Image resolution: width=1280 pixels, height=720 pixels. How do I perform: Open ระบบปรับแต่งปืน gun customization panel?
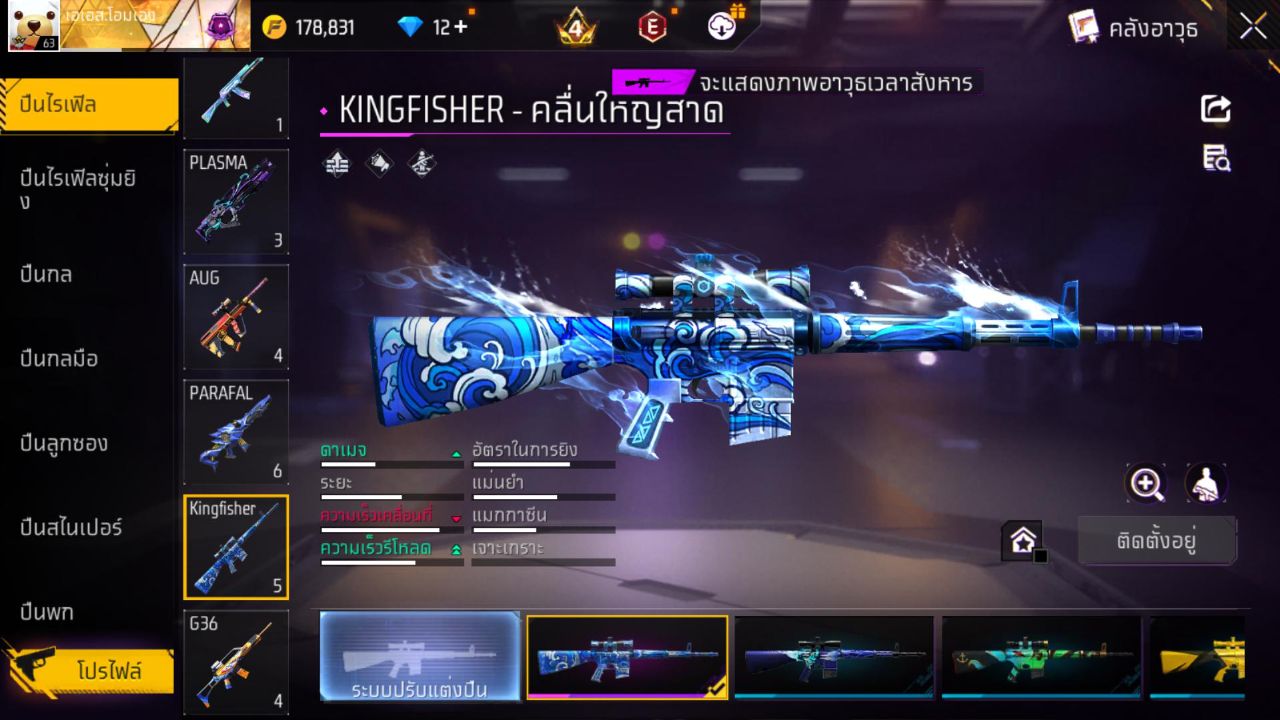tap(420, 657)
